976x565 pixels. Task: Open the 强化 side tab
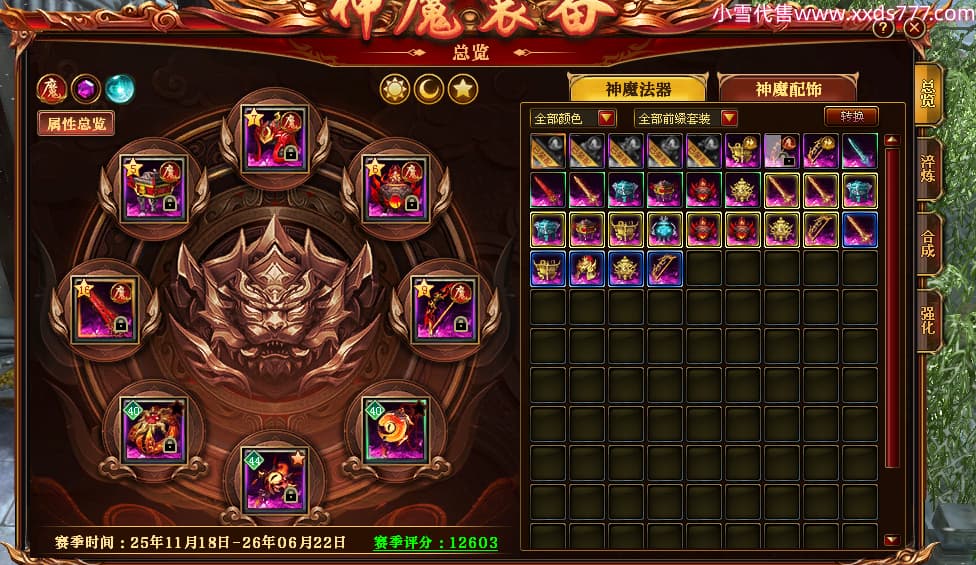pos(929,322)
